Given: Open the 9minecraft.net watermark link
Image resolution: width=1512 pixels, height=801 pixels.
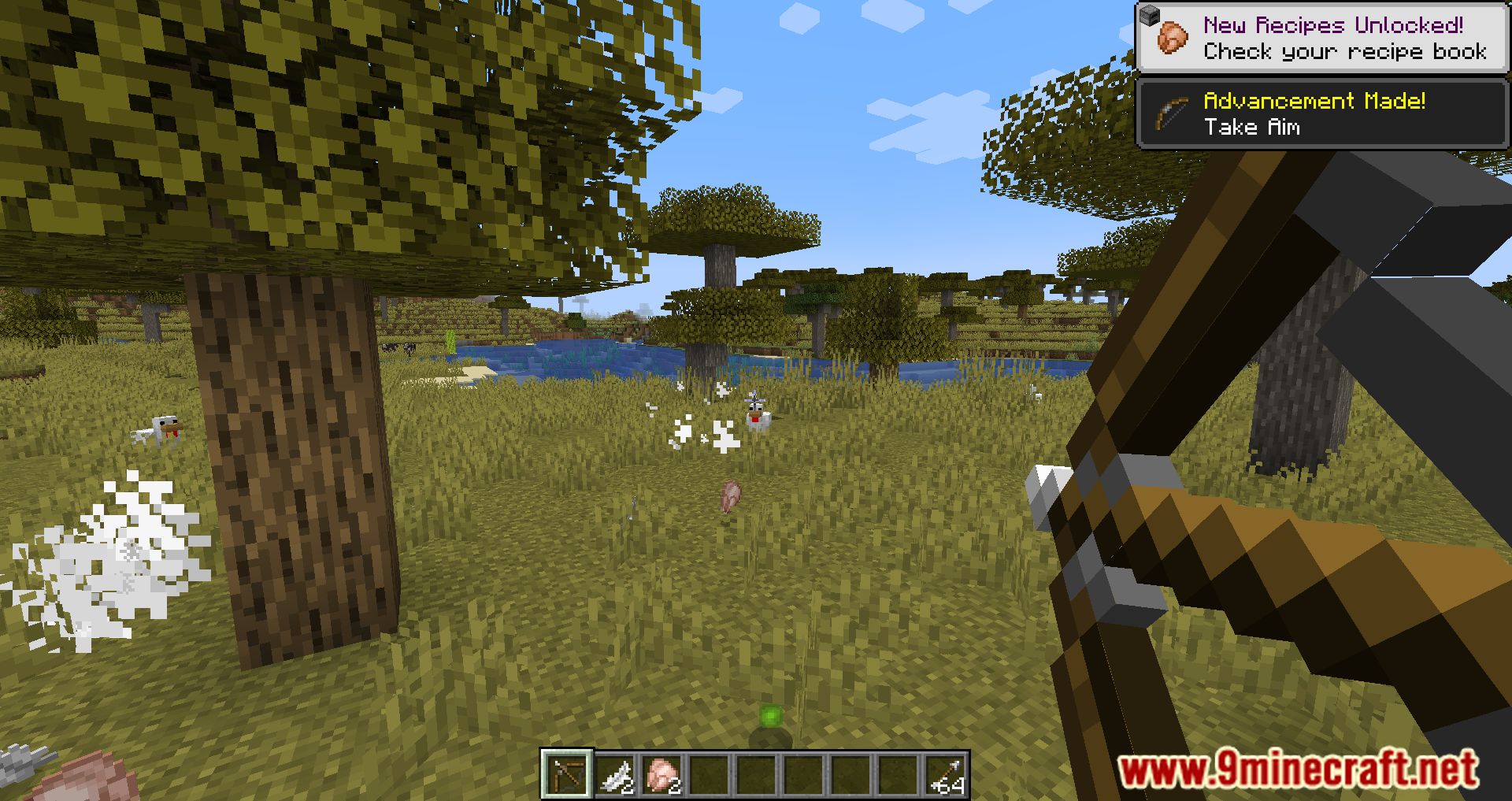Looking at the screenshot, I should click(1298, 769).
